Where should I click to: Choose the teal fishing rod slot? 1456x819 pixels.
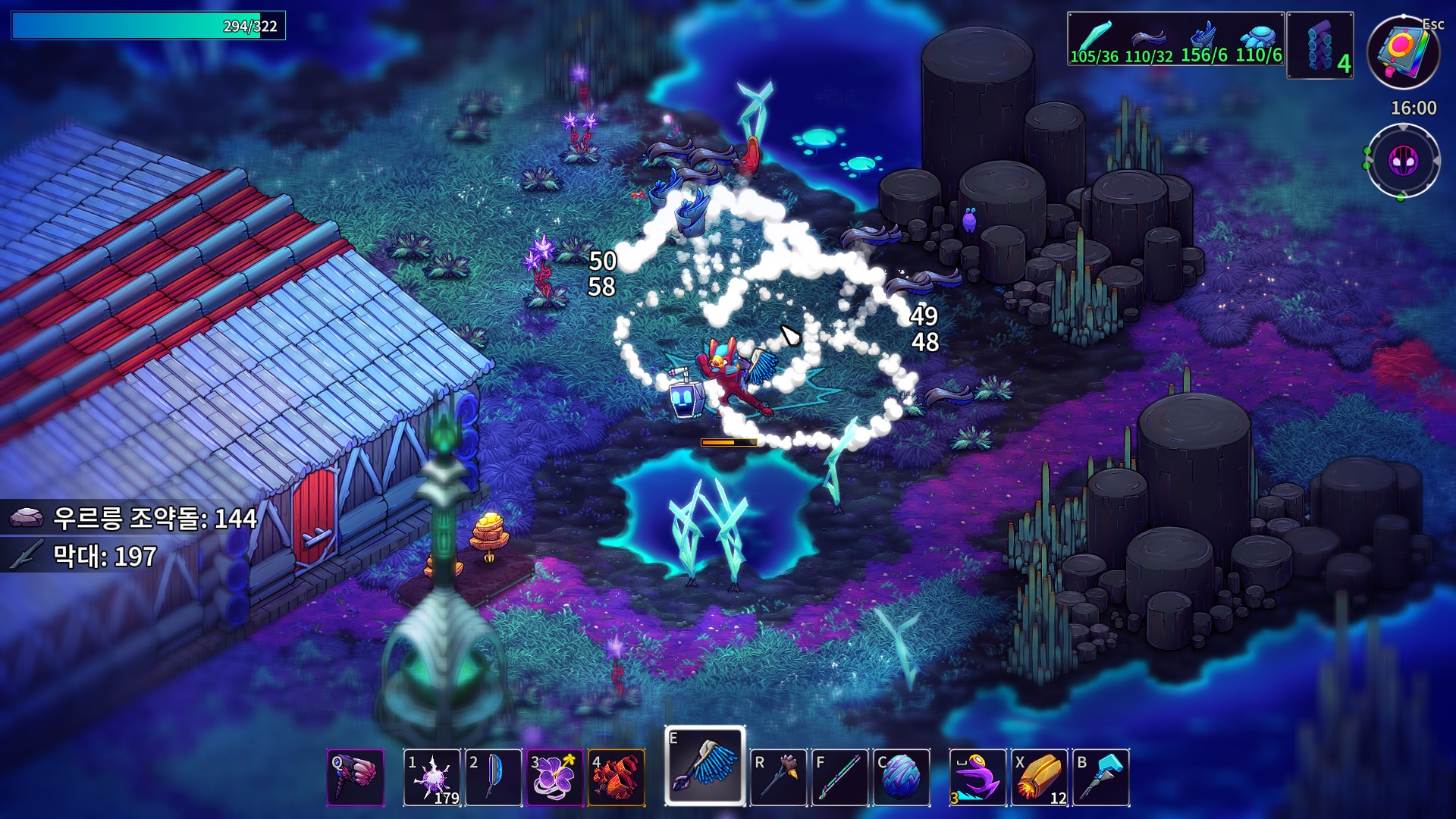[x=839, y=777]
